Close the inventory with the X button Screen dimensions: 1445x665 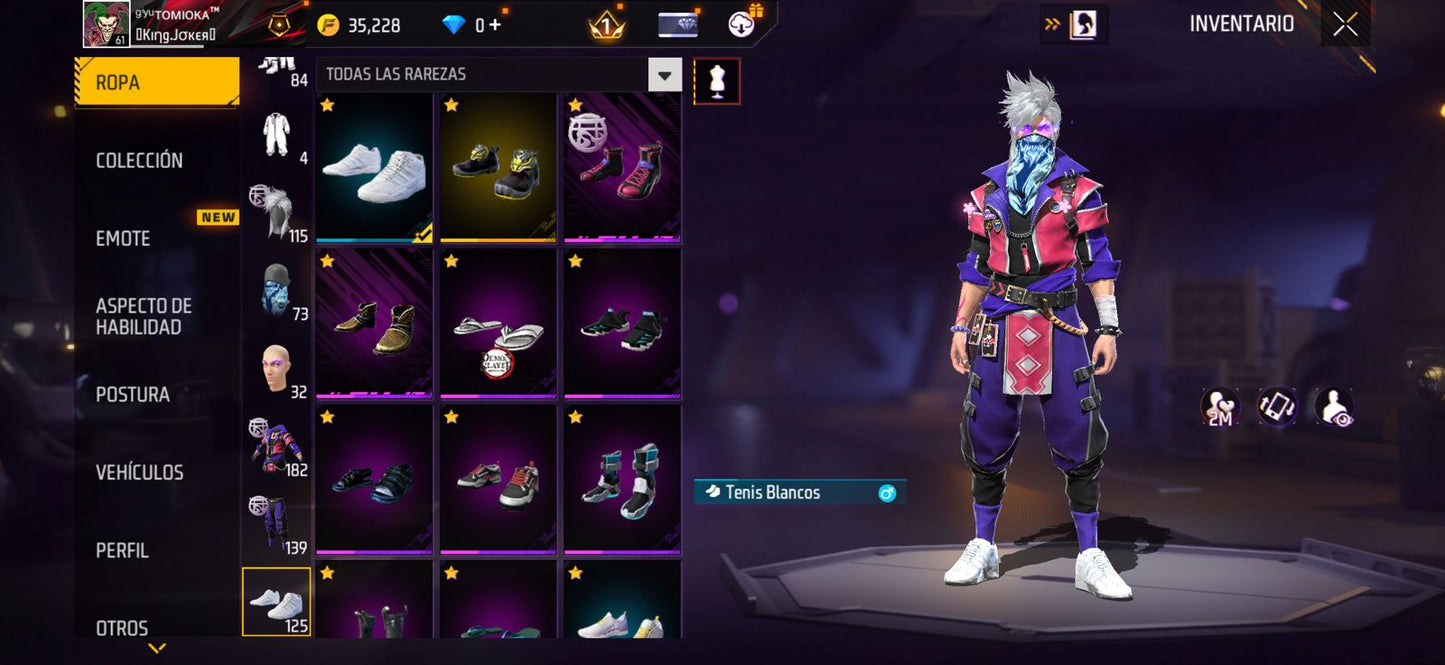(x=1345, y=24)
